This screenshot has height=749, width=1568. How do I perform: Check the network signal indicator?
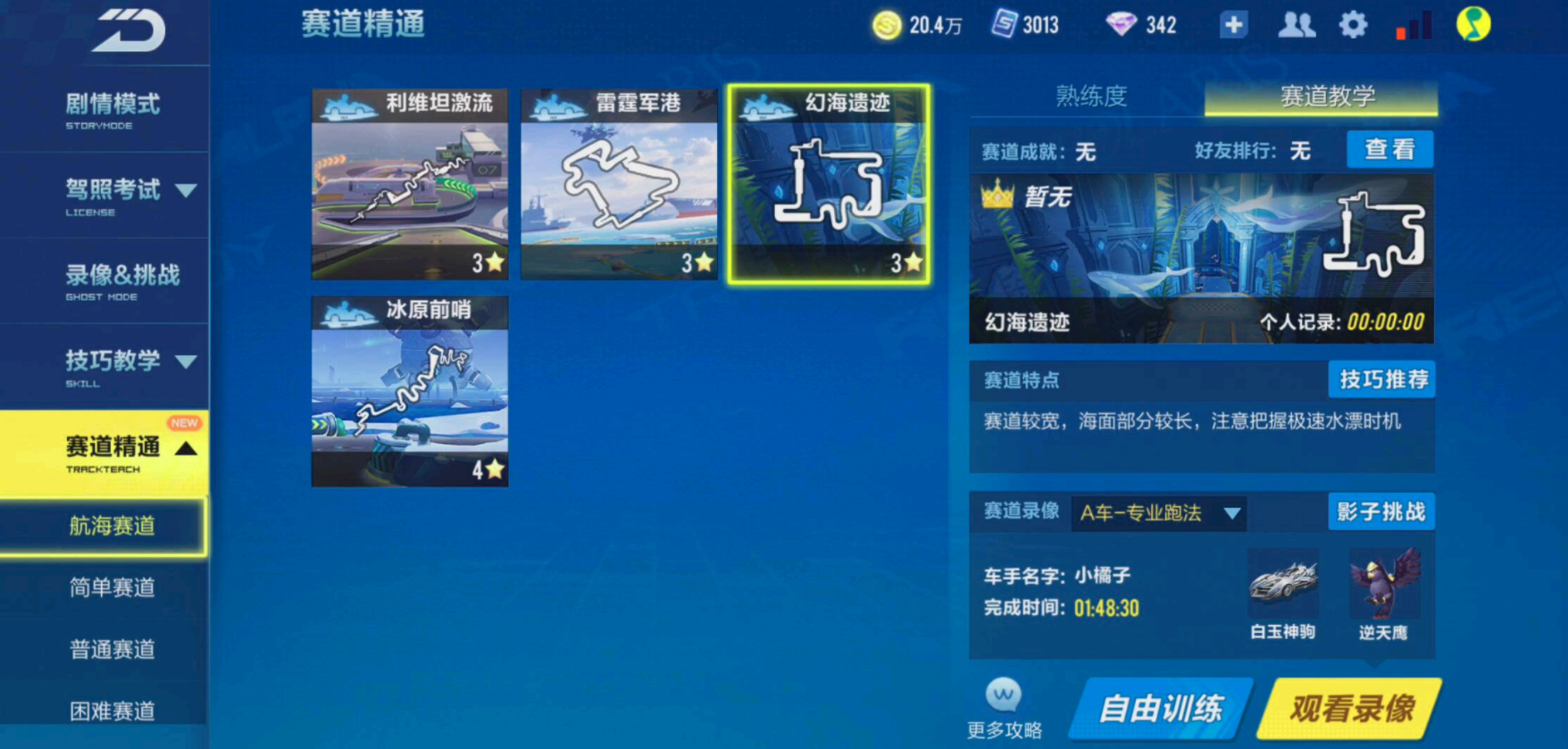pyautogui.click(x=1413, y=26)
